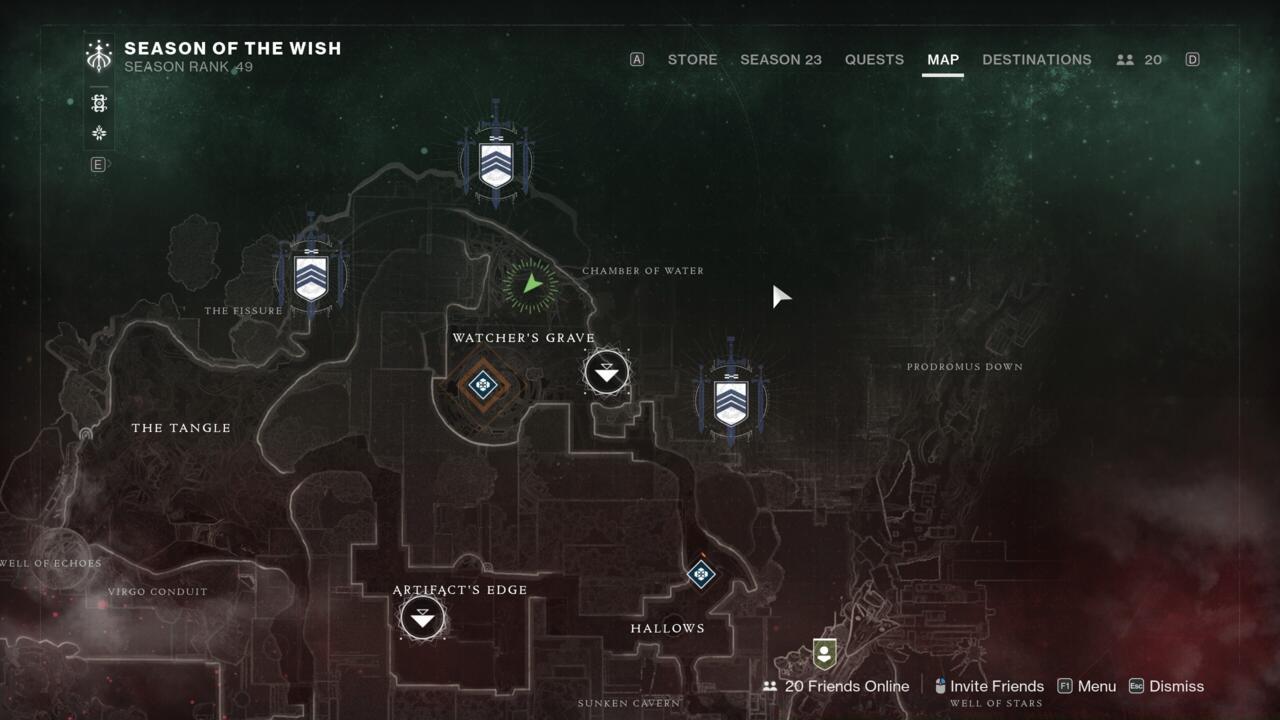Screen dimensions: 1280x720
Task: Select the green fireteam marker on the map
Action: point(528,283)
